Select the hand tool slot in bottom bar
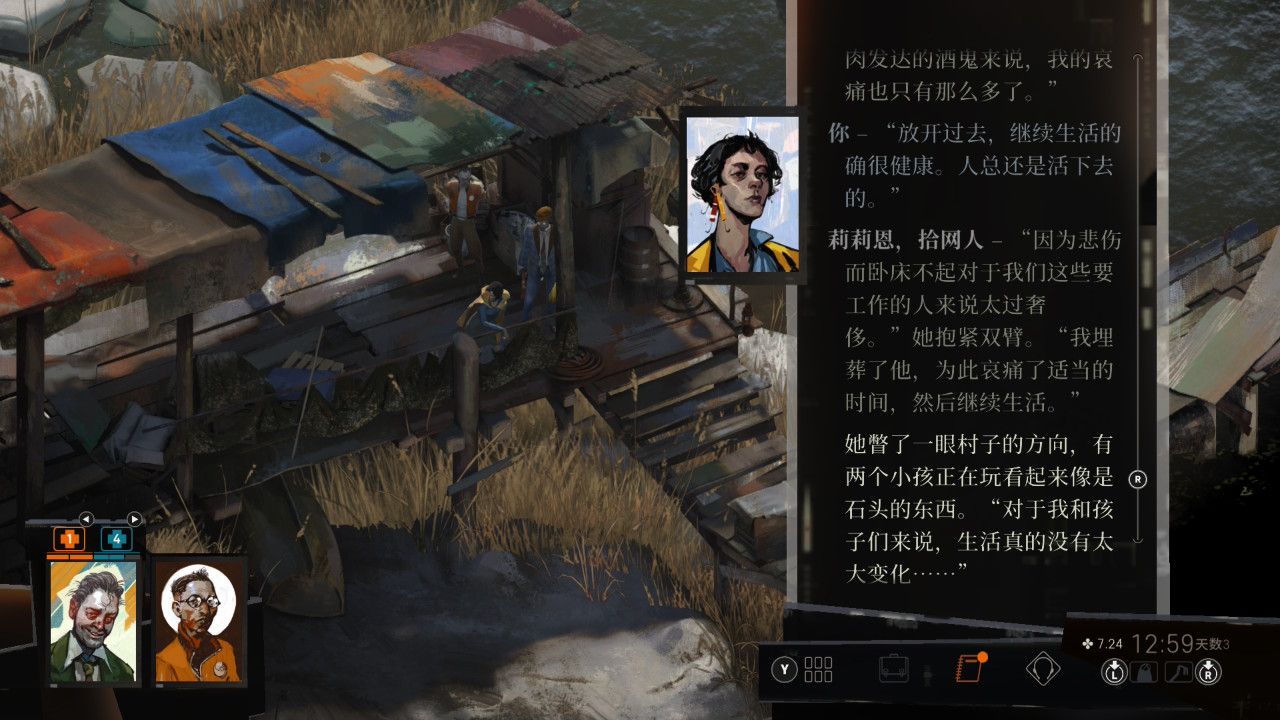 1177,672
